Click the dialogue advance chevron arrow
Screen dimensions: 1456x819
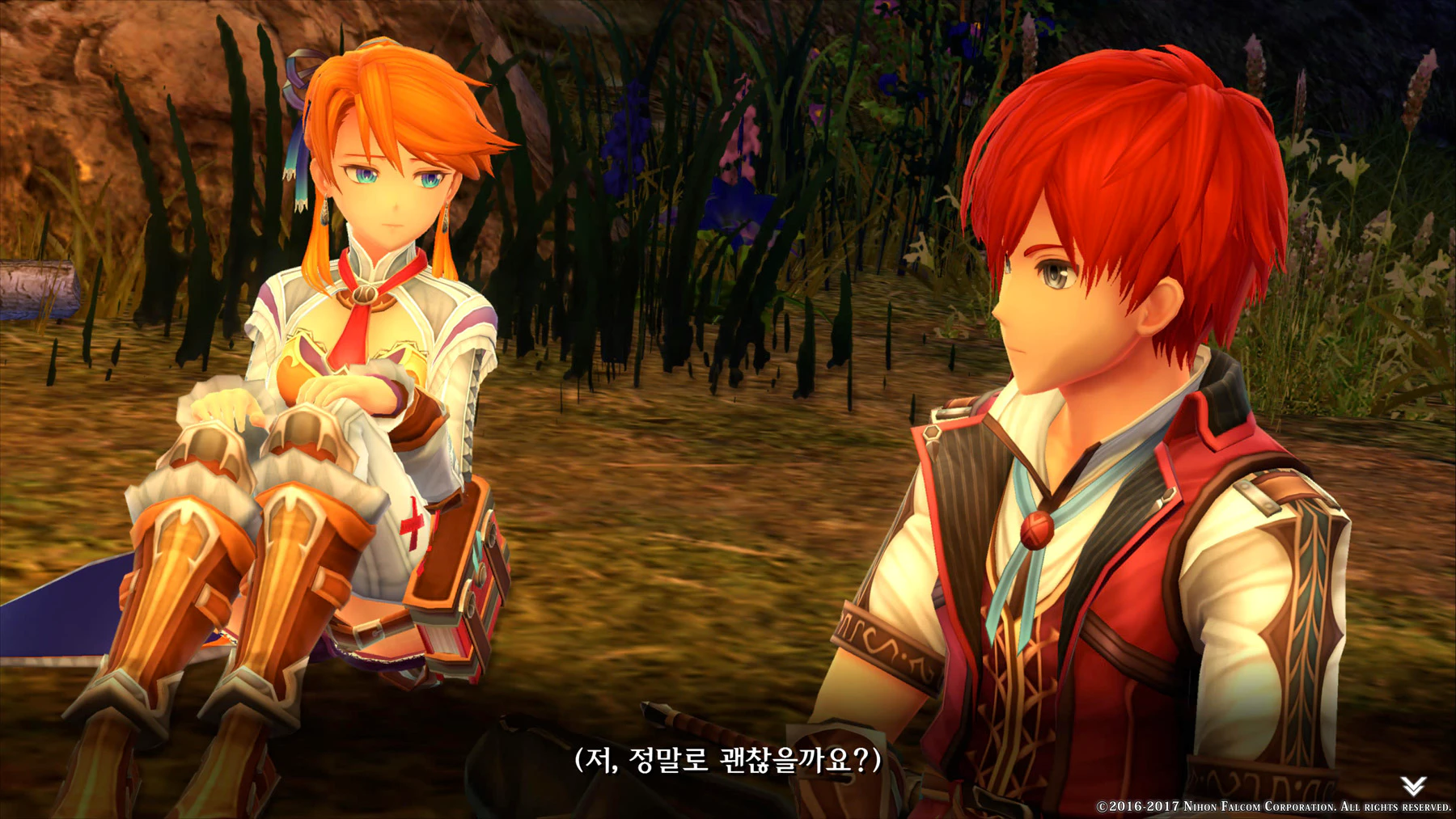pos(1413,785)
